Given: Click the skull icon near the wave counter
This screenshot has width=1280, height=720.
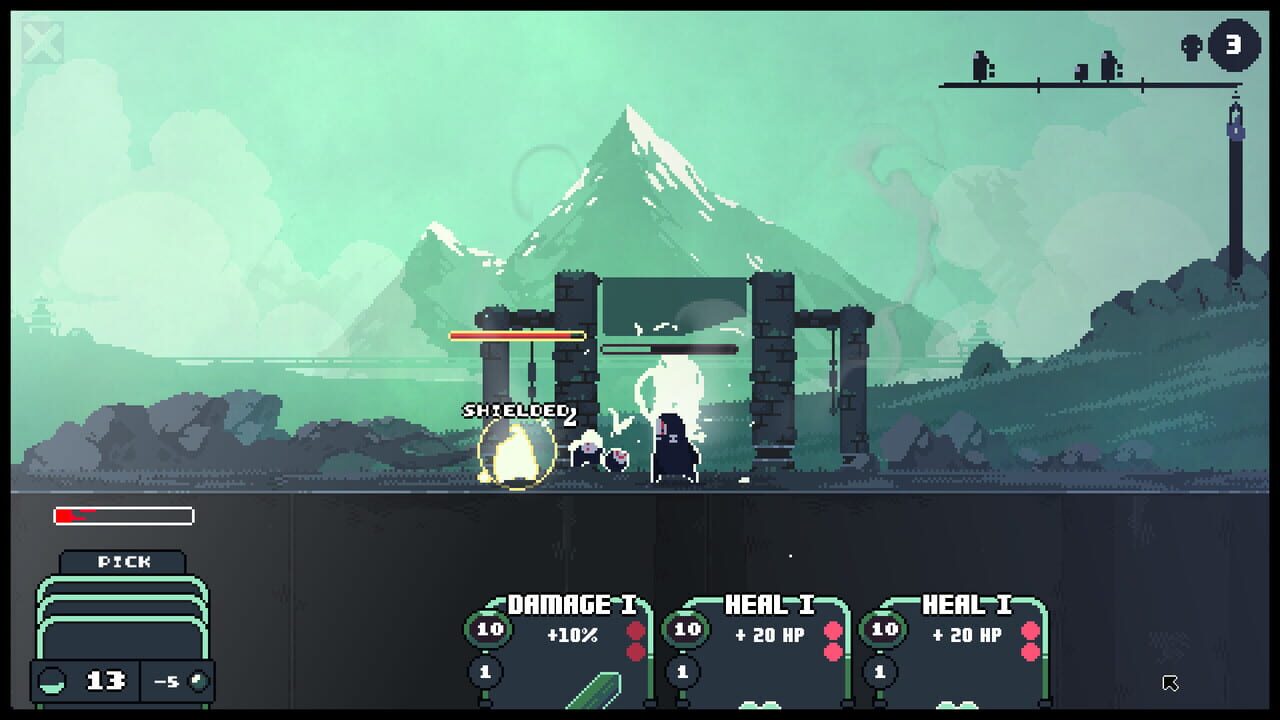Looking at the screenshot, I should tap(1190, 46).
